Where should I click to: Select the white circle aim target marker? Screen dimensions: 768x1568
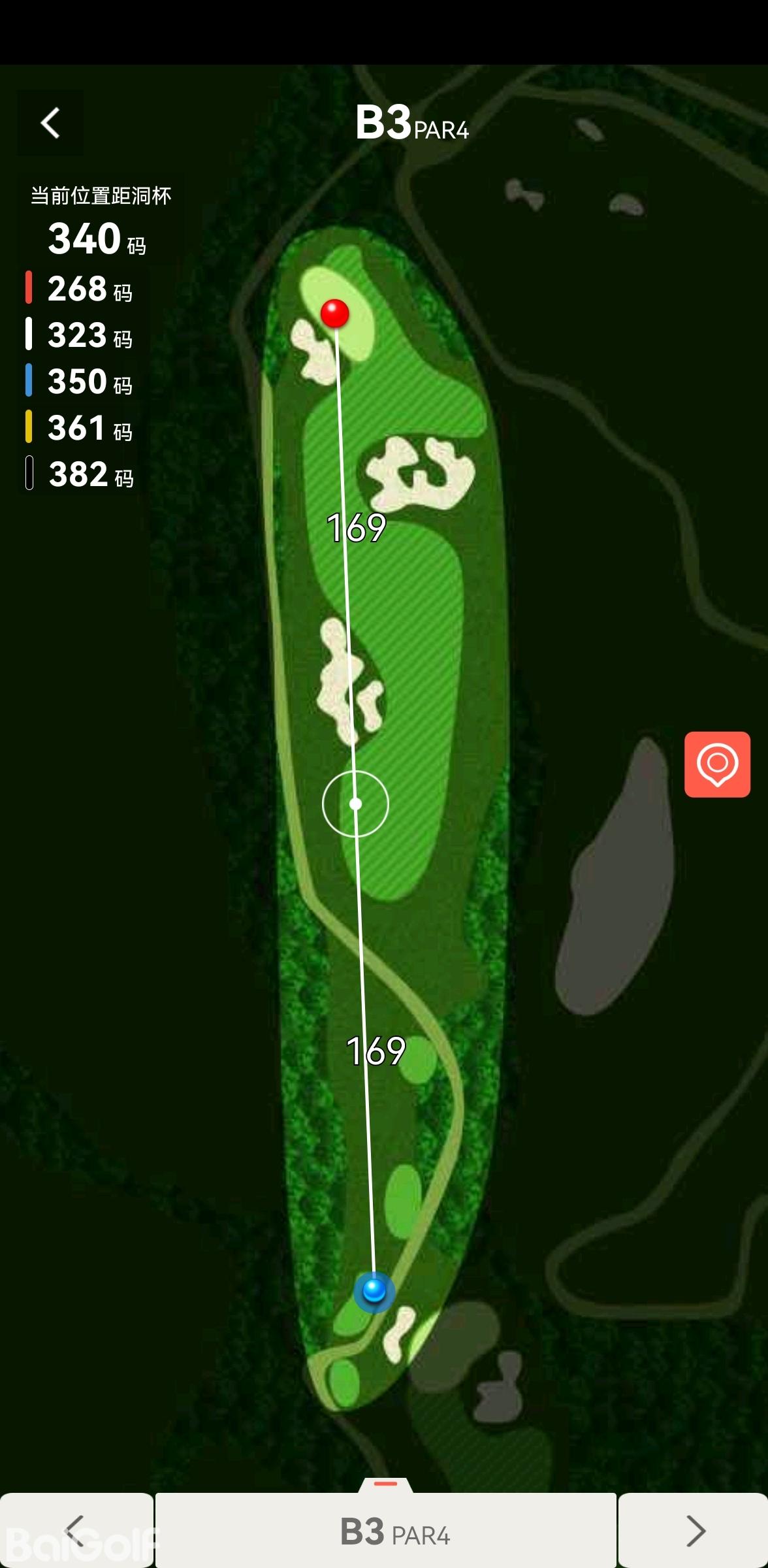[355, 804]
